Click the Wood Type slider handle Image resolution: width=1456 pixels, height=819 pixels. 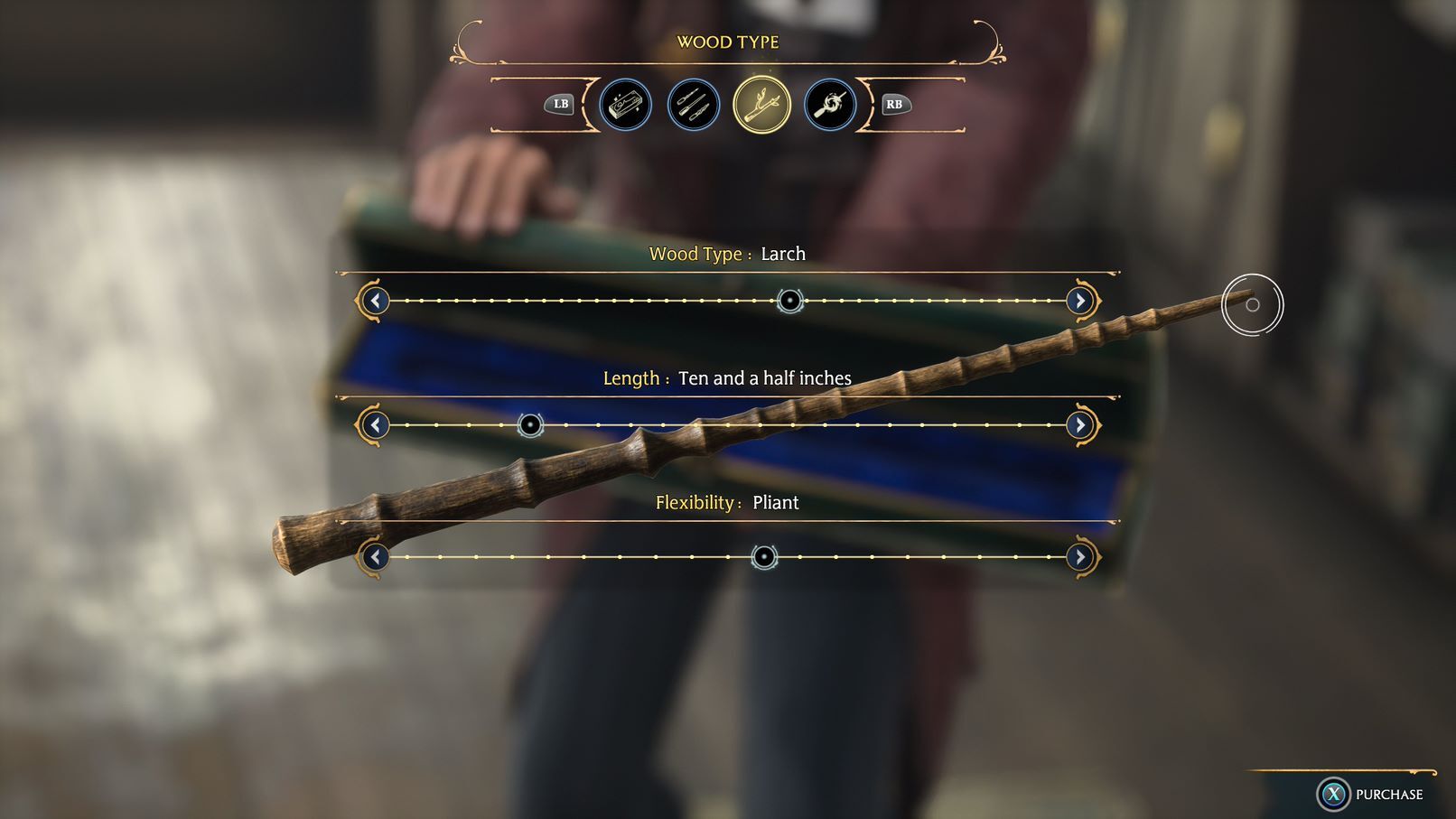point(789,301)
